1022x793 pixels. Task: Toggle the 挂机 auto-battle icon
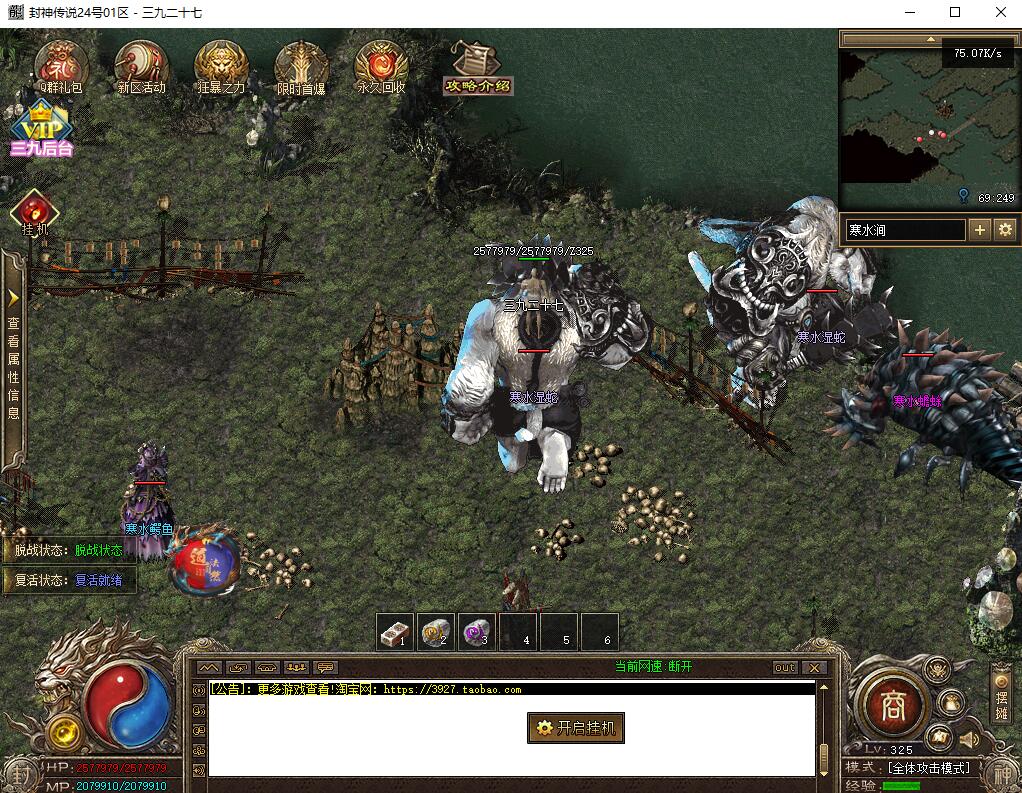(35, 211)
